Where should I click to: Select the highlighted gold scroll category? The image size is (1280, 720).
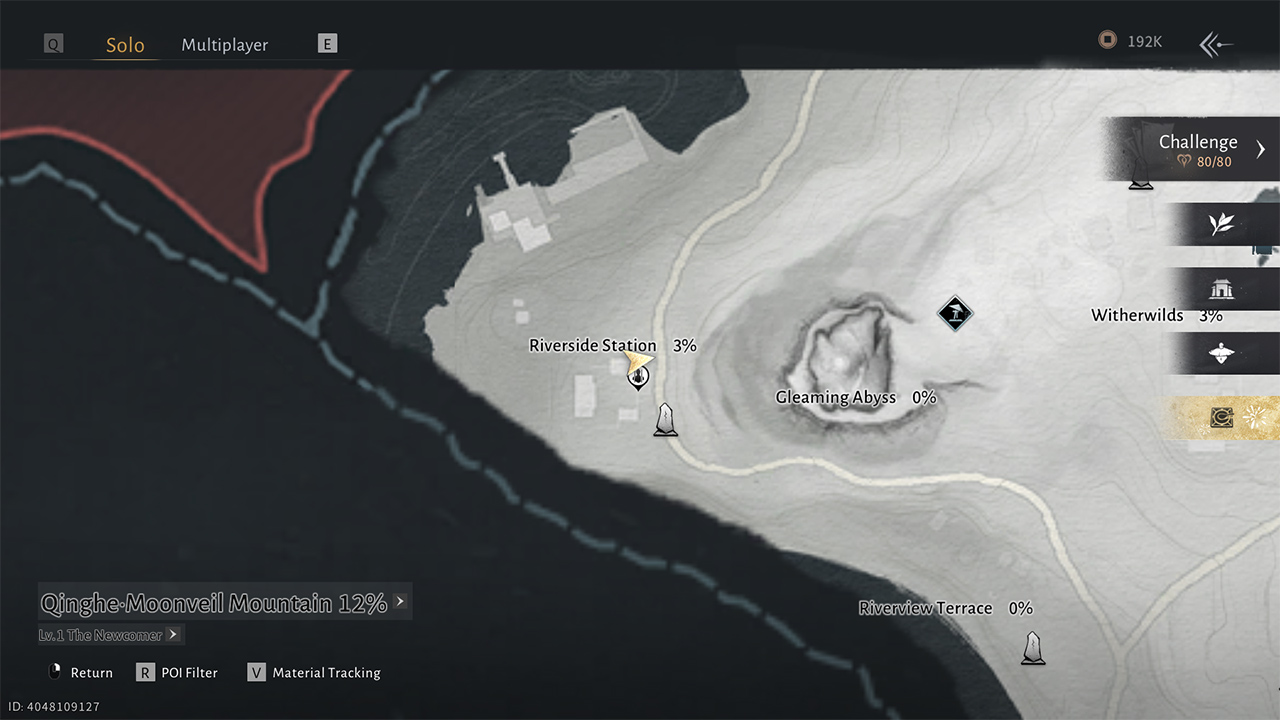click(1221, 418)
